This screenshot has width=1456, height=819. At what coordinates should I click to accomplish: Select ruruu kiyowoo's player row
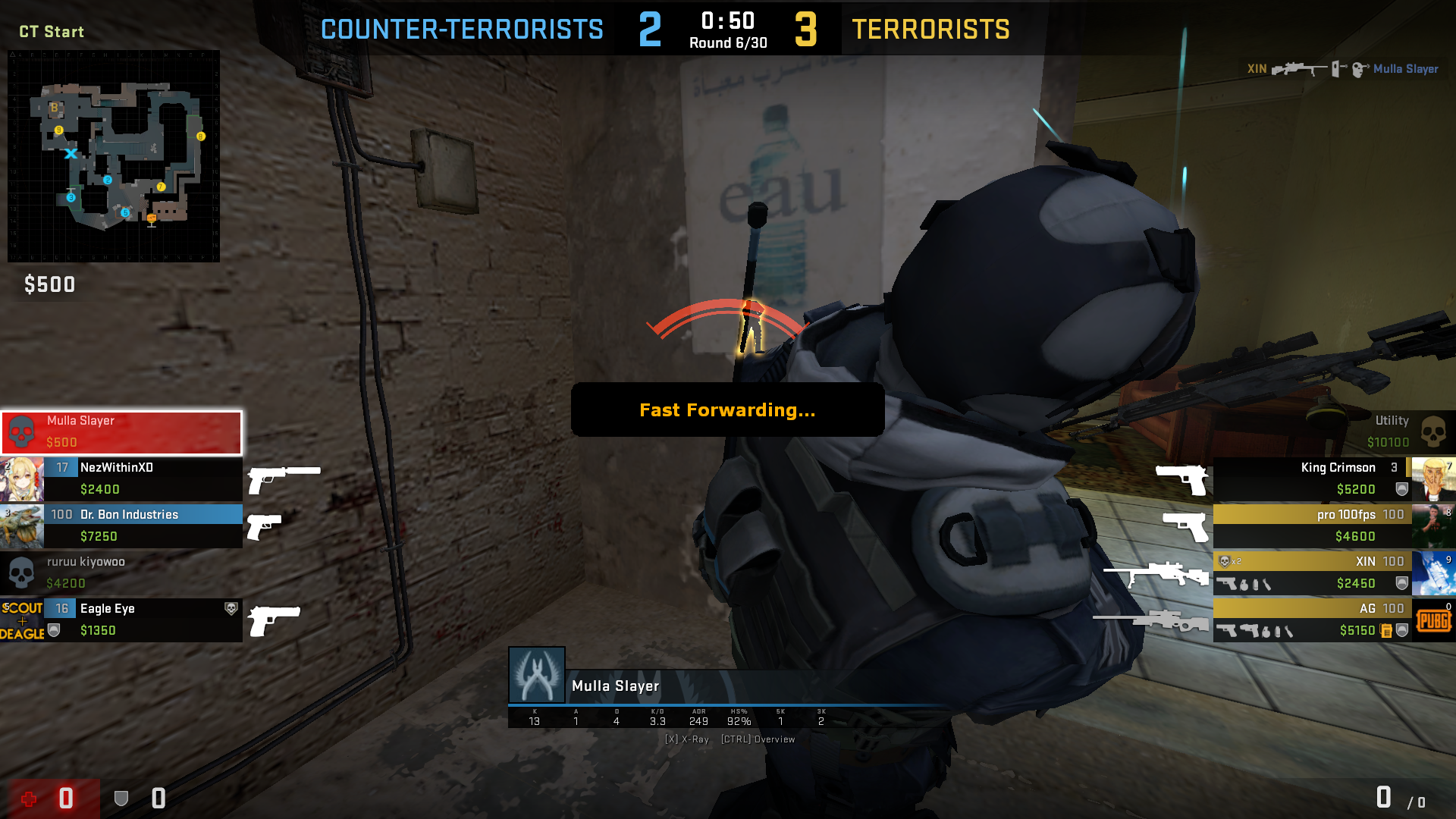tap(121, 573)
